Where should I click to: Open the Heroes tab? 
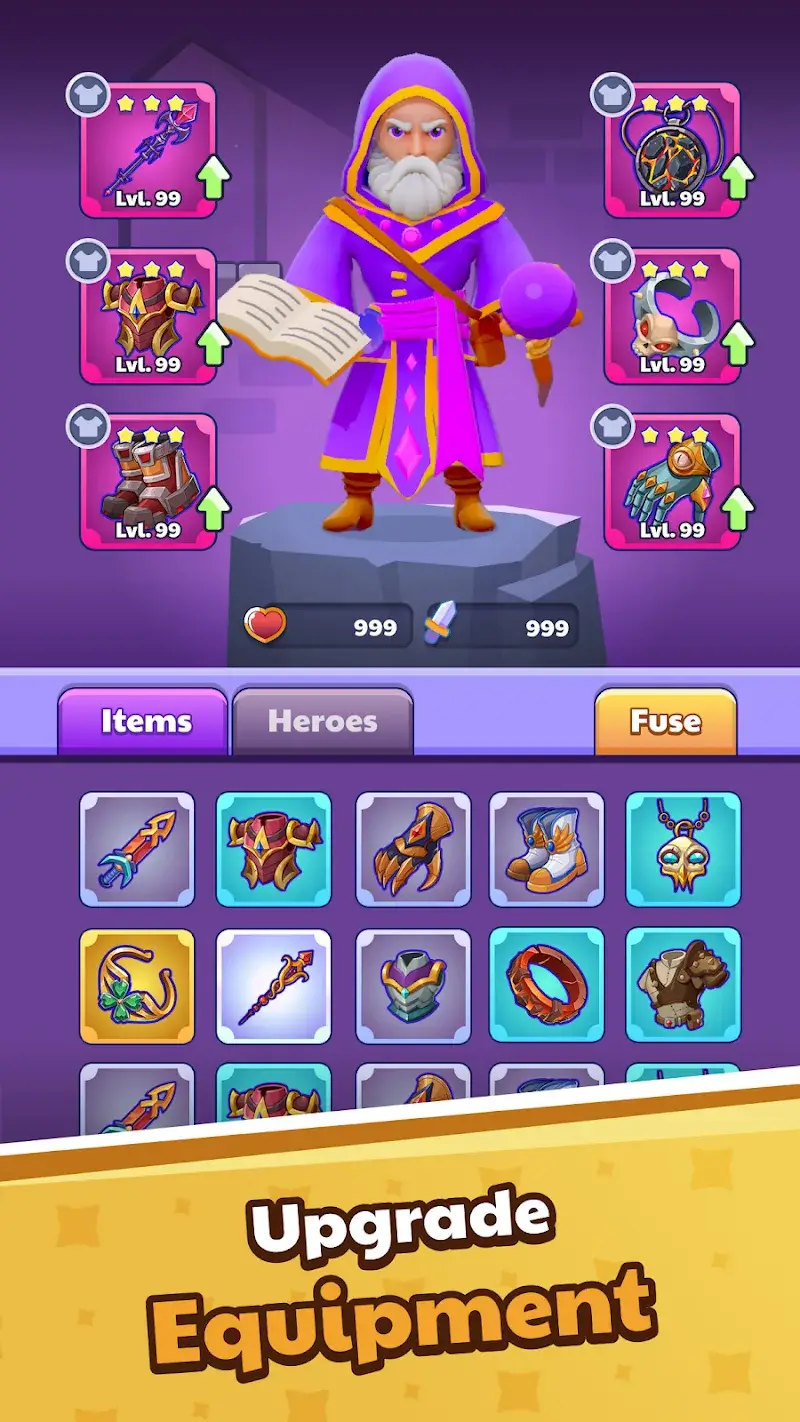322,721
